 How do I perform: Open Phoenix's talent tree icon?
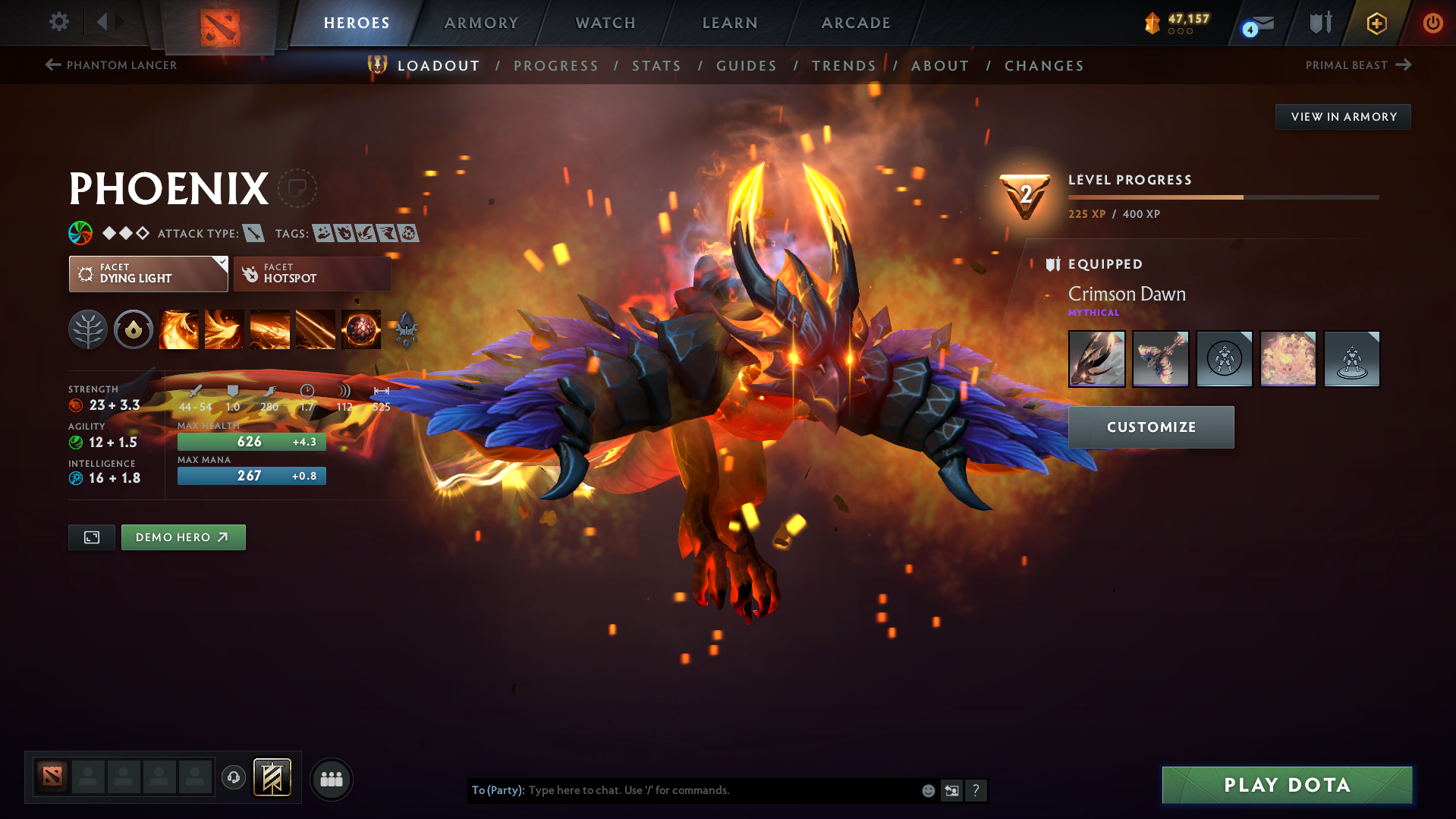pos(88,329)
